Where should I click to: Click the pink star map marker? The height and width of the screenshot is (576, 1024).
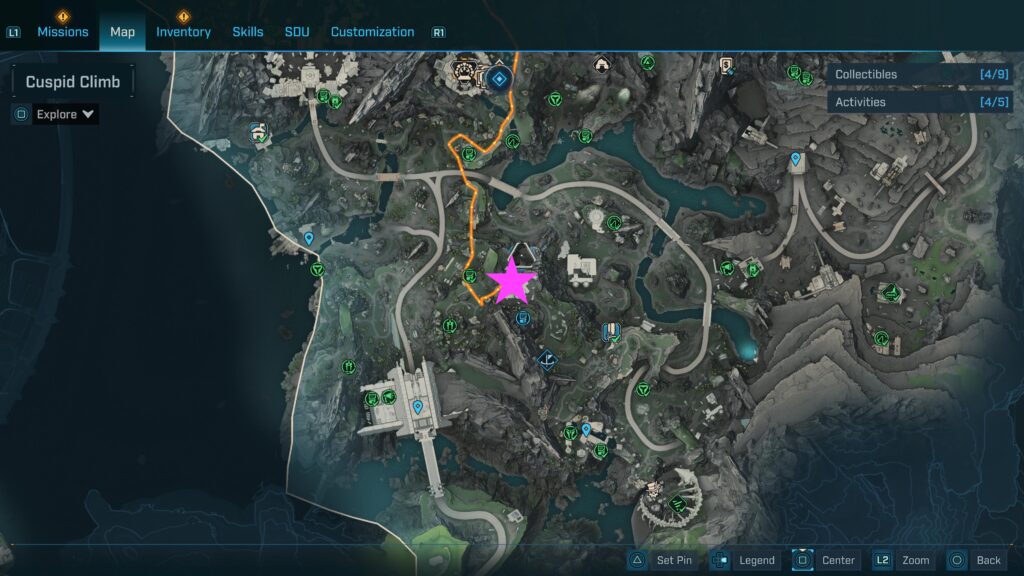[511, 282]
